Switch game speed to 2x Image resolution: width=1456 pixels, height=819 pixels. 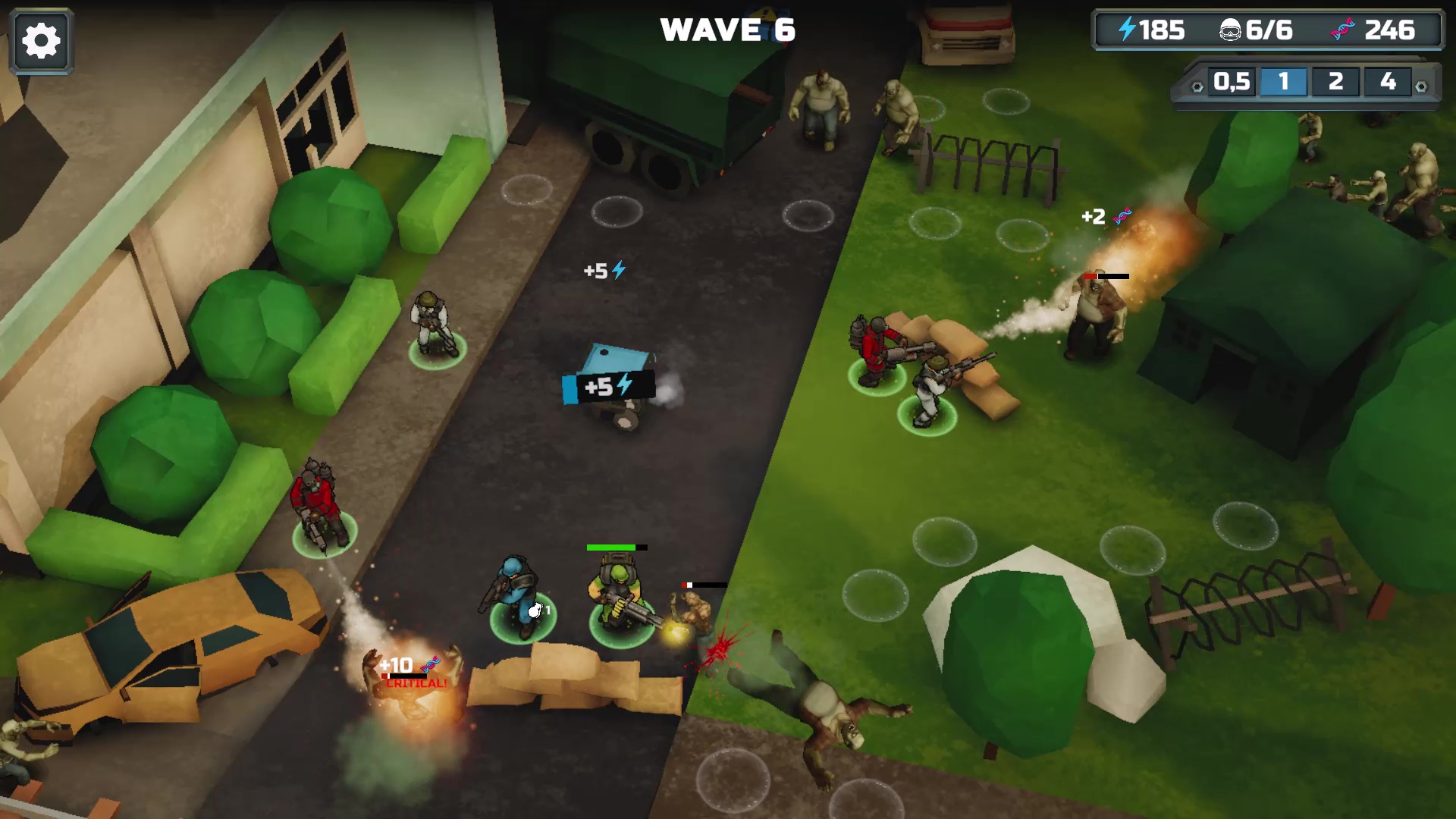[1336, 82]
